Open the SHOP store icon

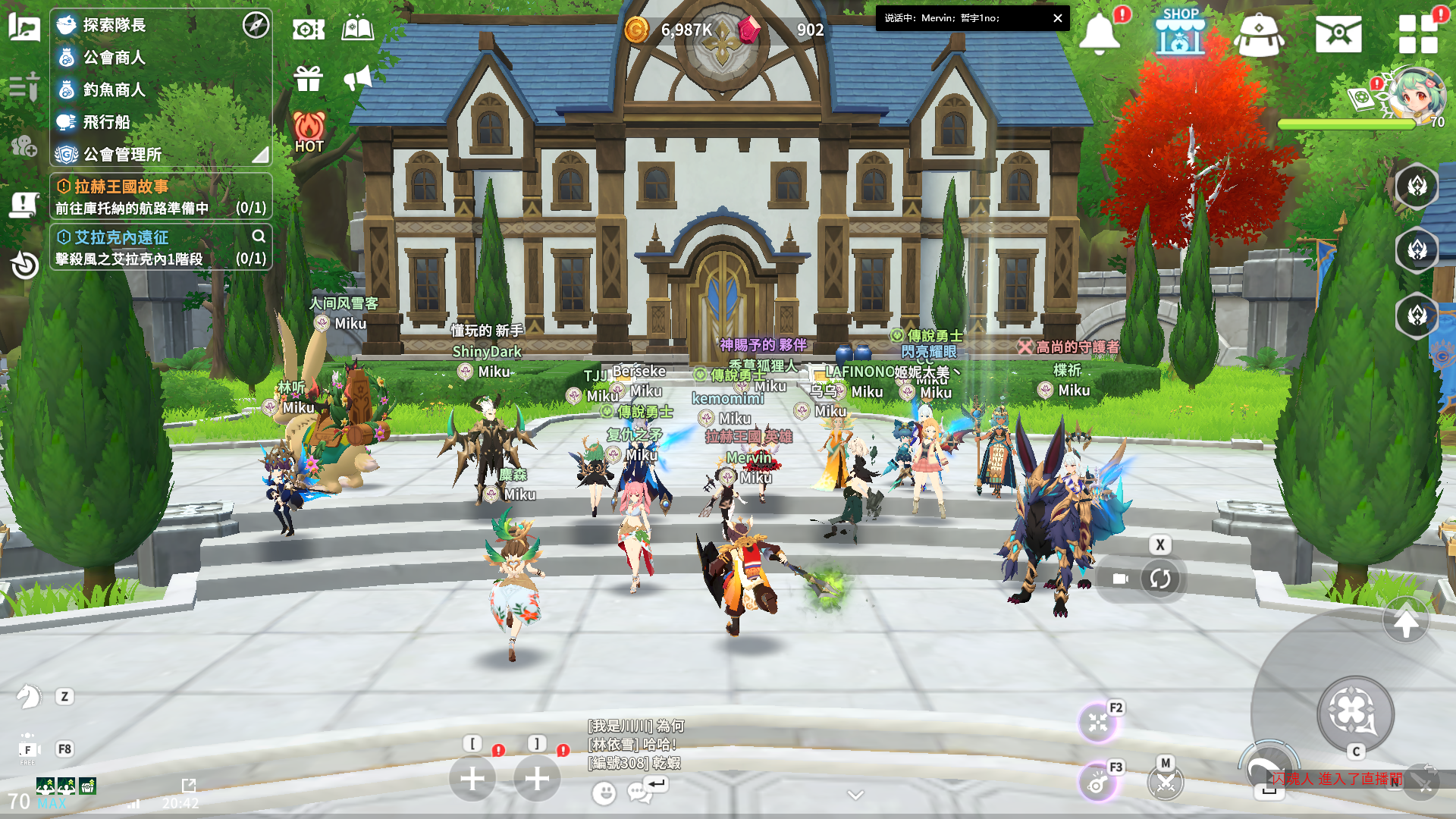[1180, 33]
